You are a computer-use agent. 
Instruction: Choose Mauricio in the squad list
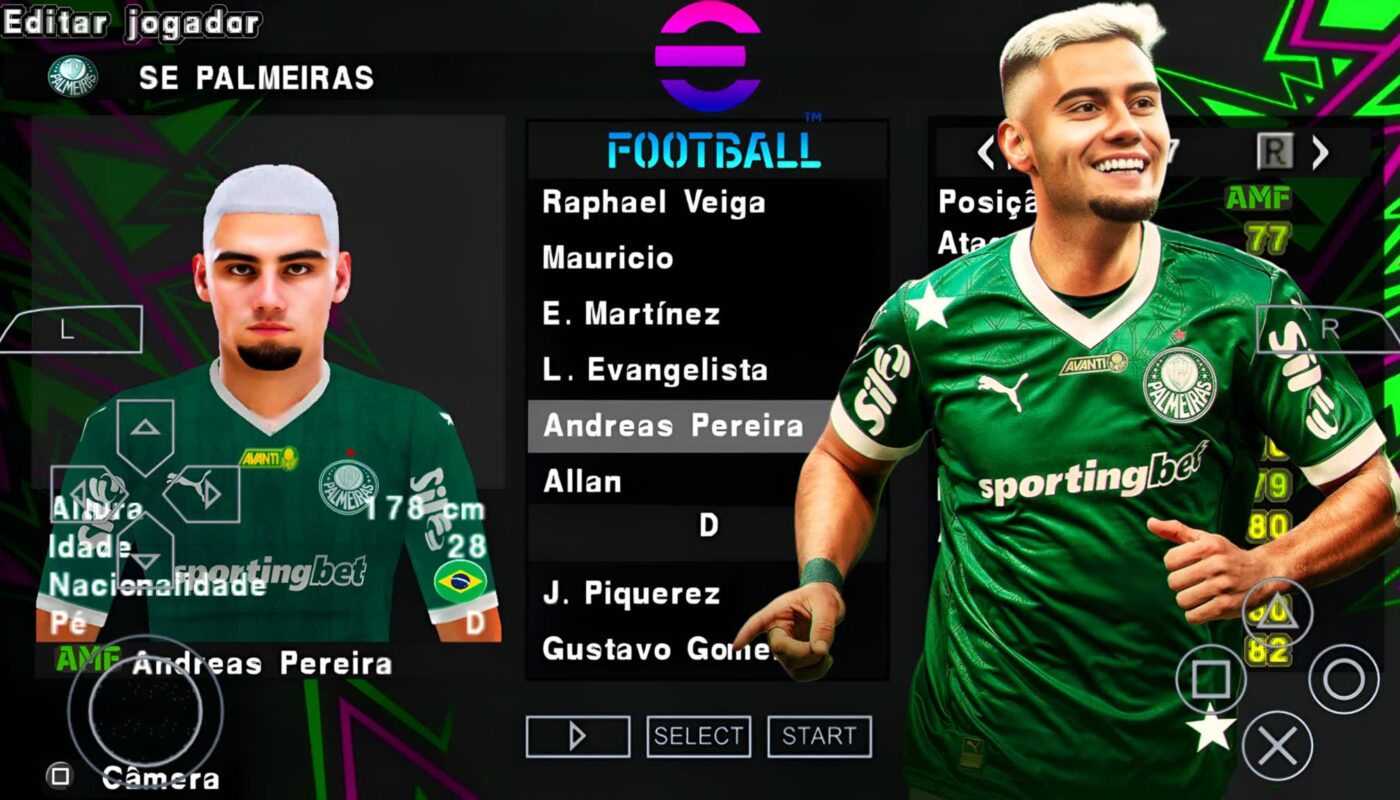[608, 259]
